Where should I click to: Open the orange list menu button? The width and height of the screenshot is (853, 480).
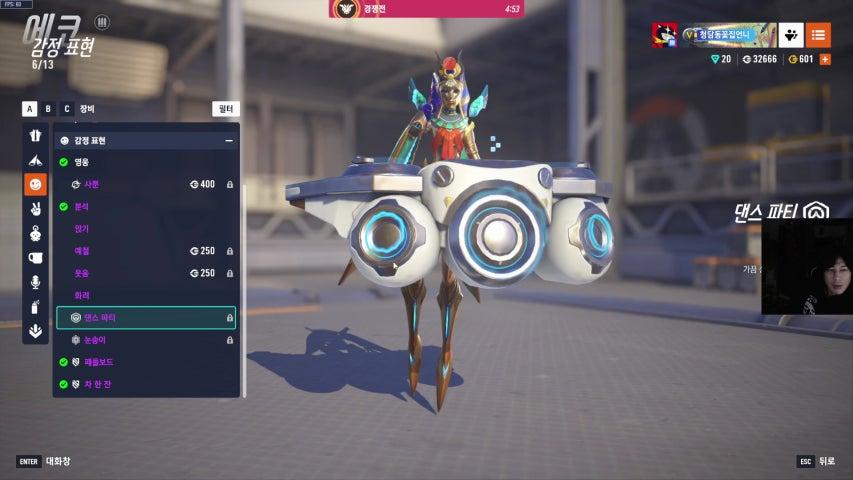818,35
